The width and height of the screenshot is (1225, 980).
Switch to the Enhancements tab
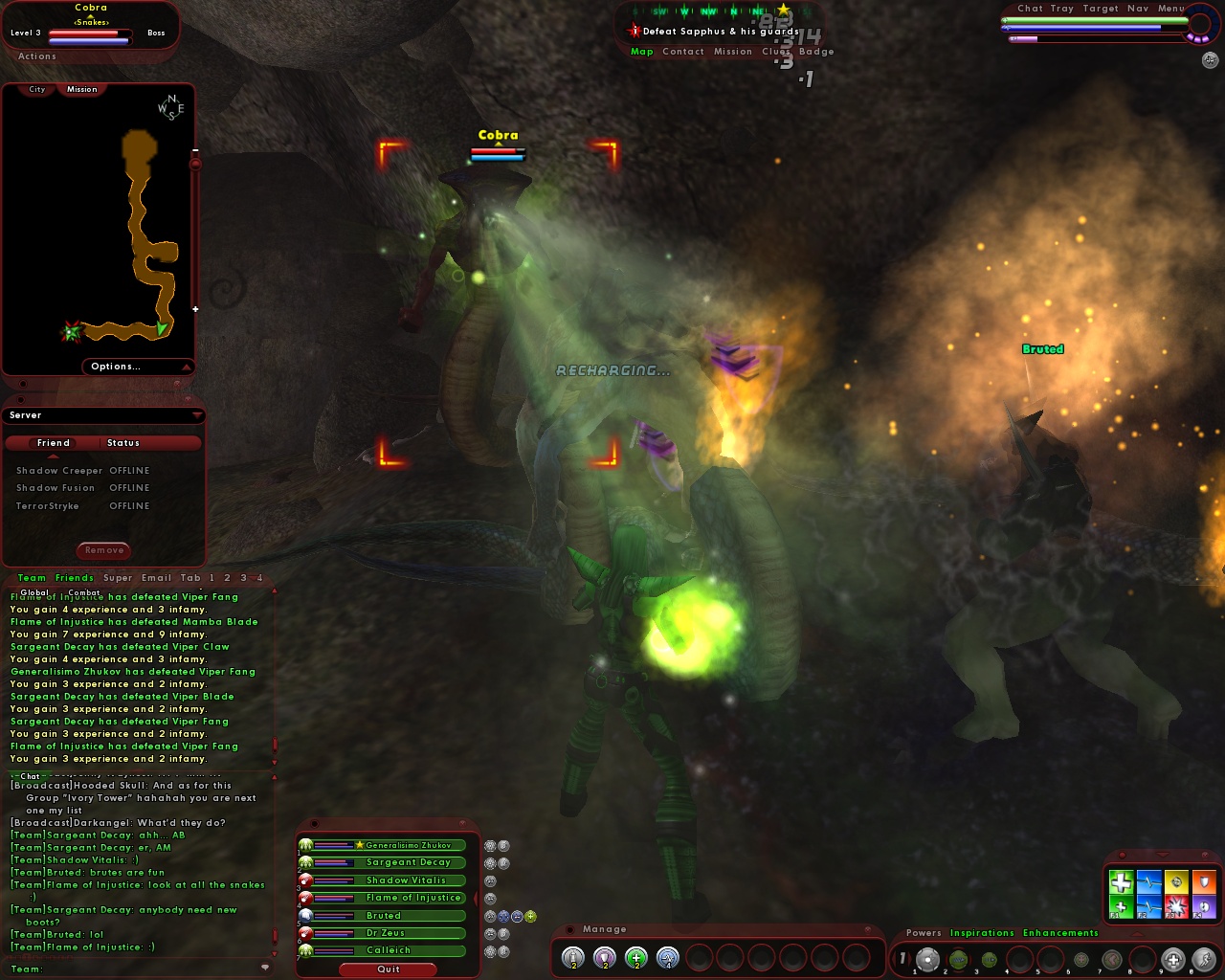1059,933
